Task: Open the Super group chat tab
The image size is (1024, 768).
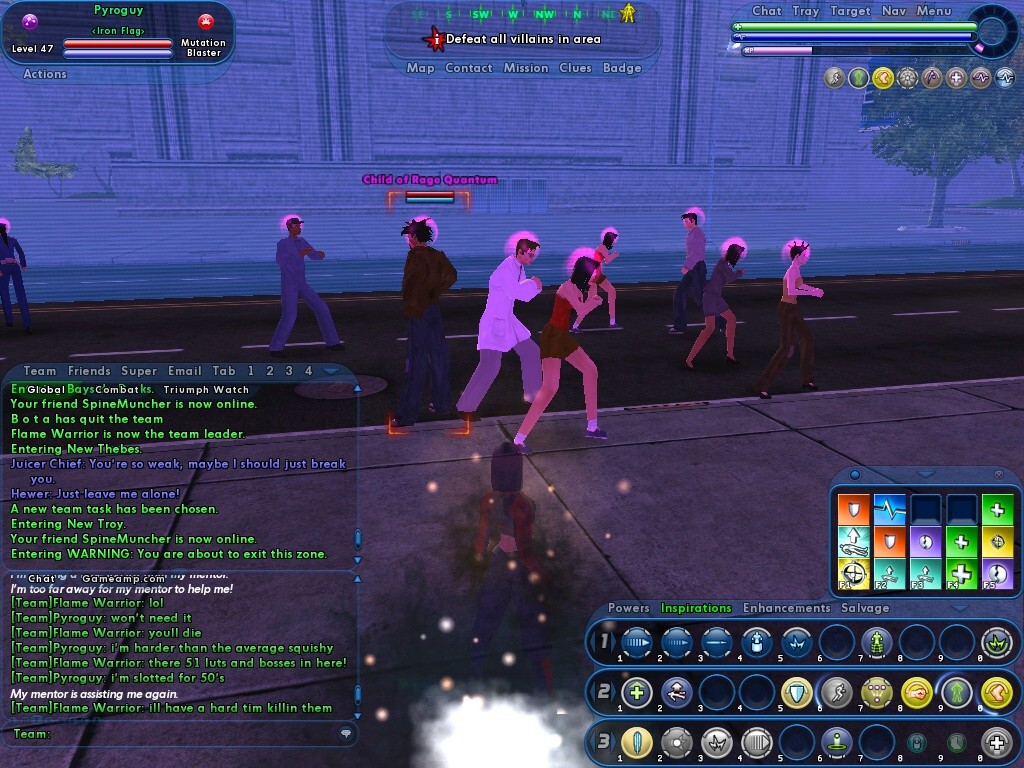Action: [139, 371]
